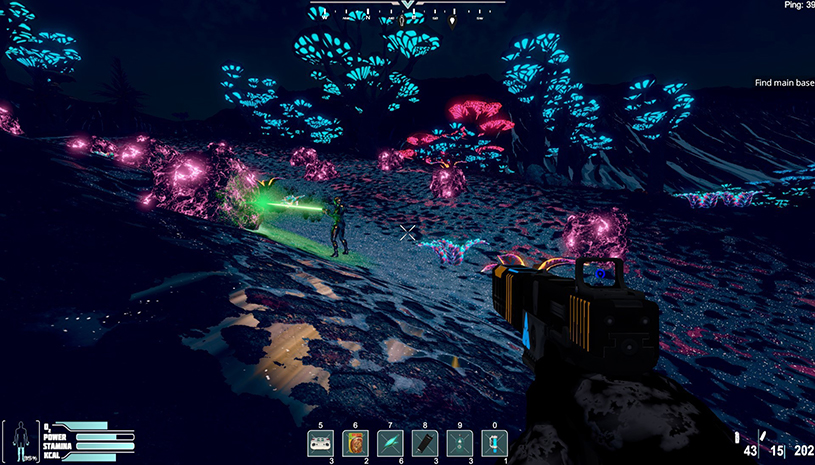Select the small gadget in hotbar slot 9

click(459, 443)
